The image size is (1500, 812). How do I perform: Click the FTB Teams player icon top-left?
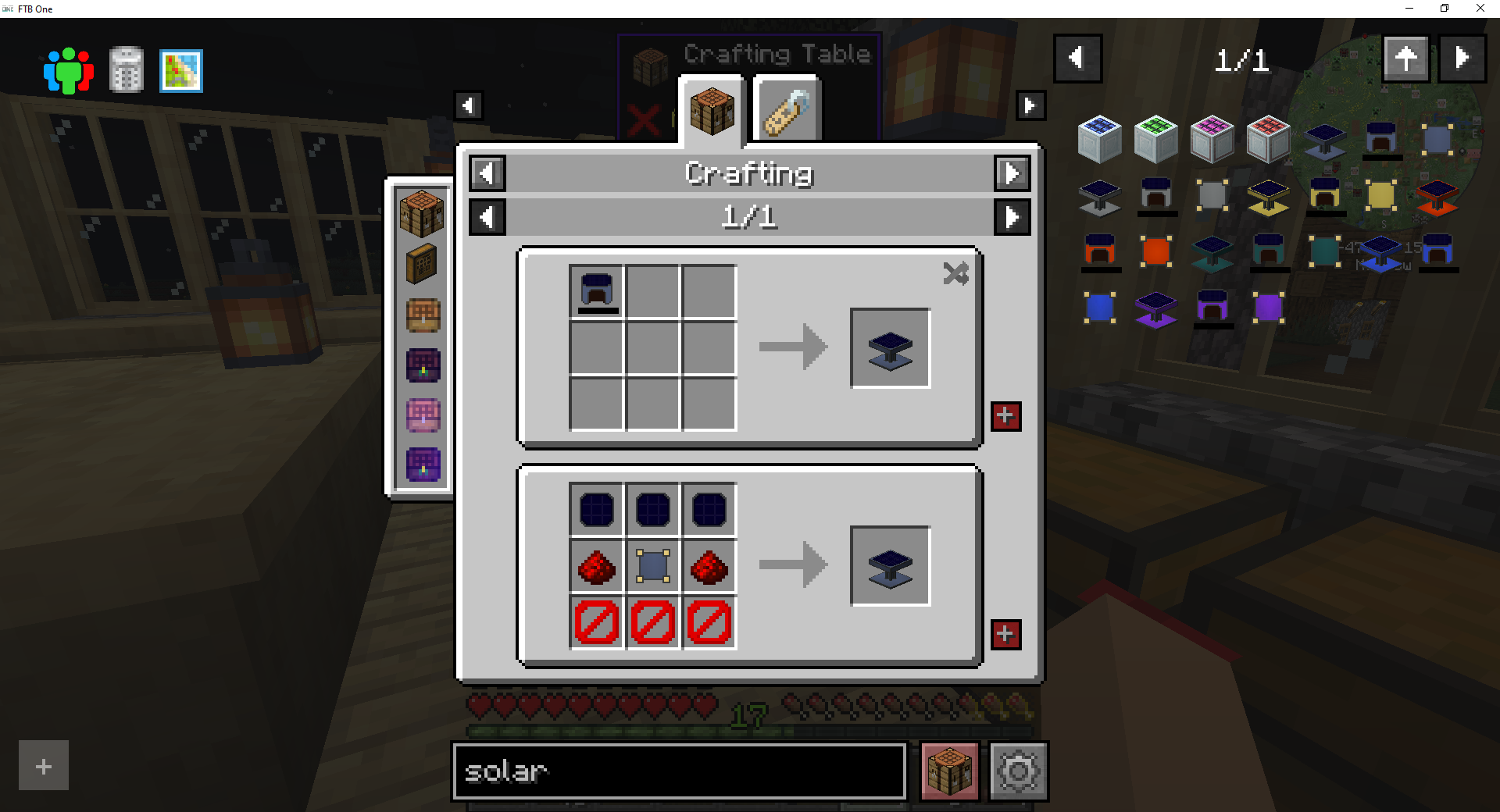(x=68, y=70)
